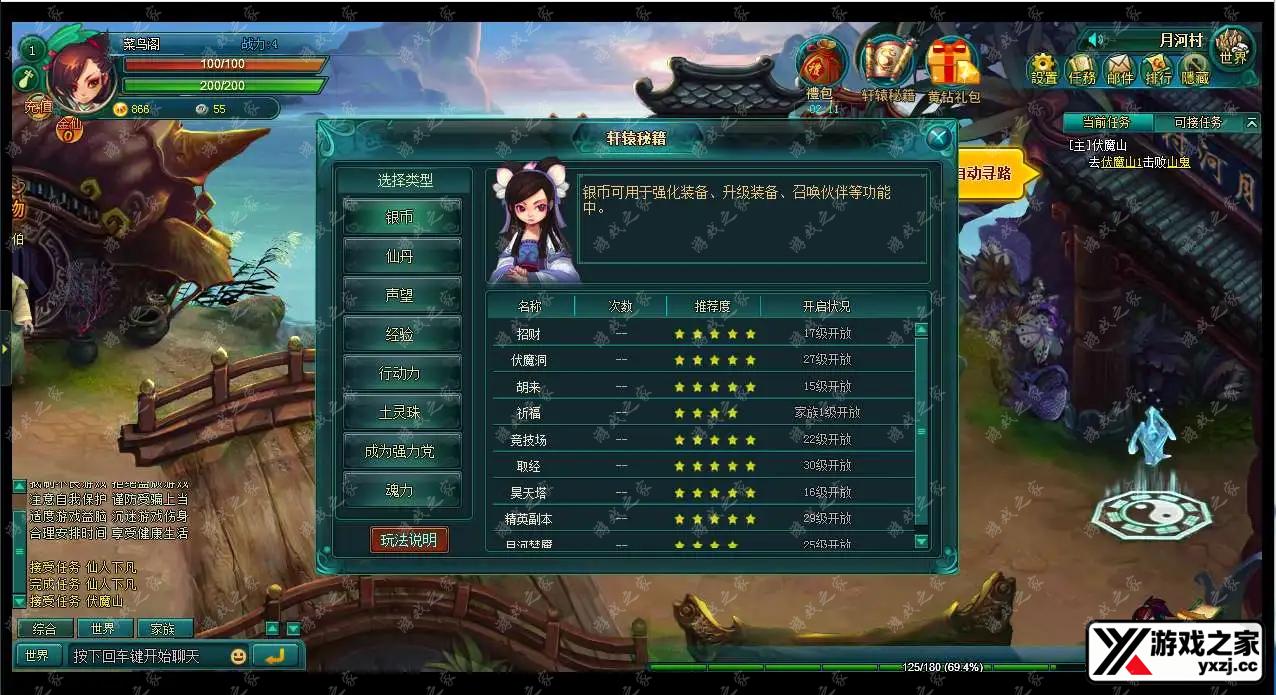This screenshot has width=1276, height=695.
Task: Open the chat emoji smiley picker
Action: [x=238, y=656]
